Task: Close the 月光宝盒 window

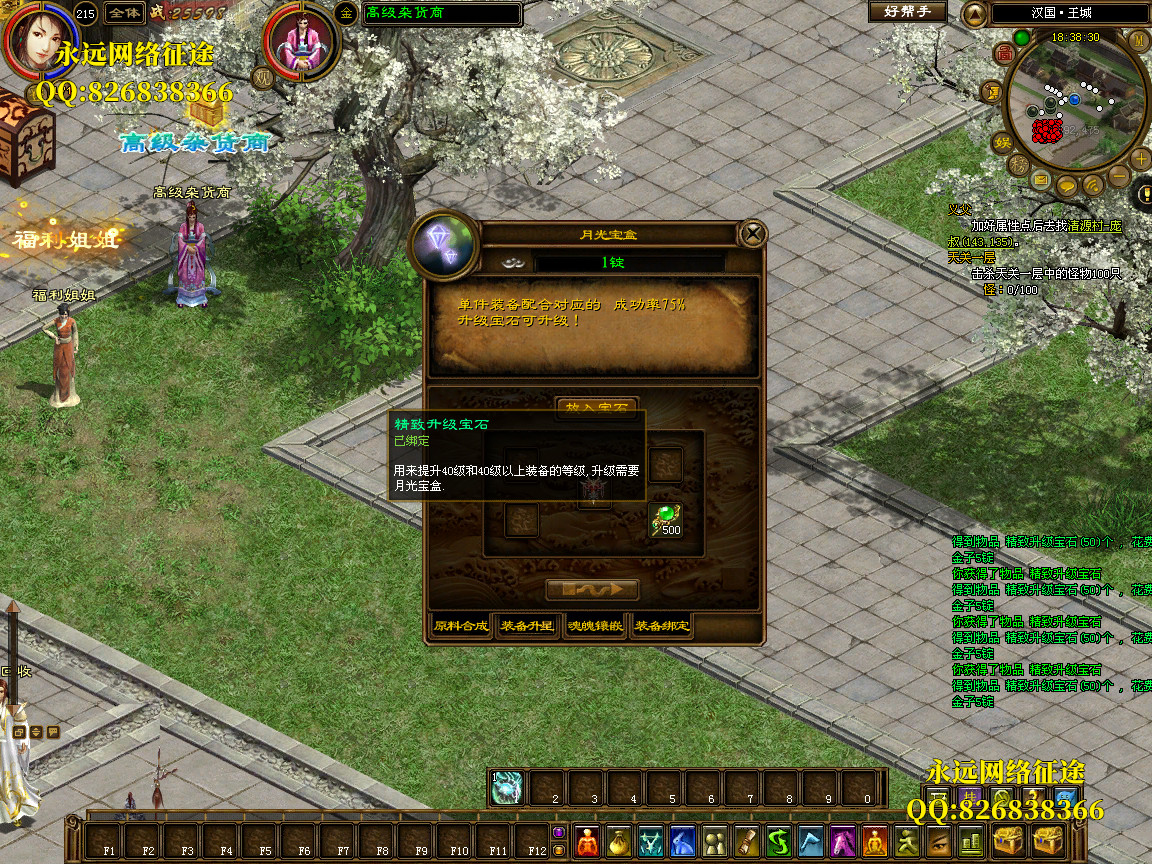Action: point(752,234)
